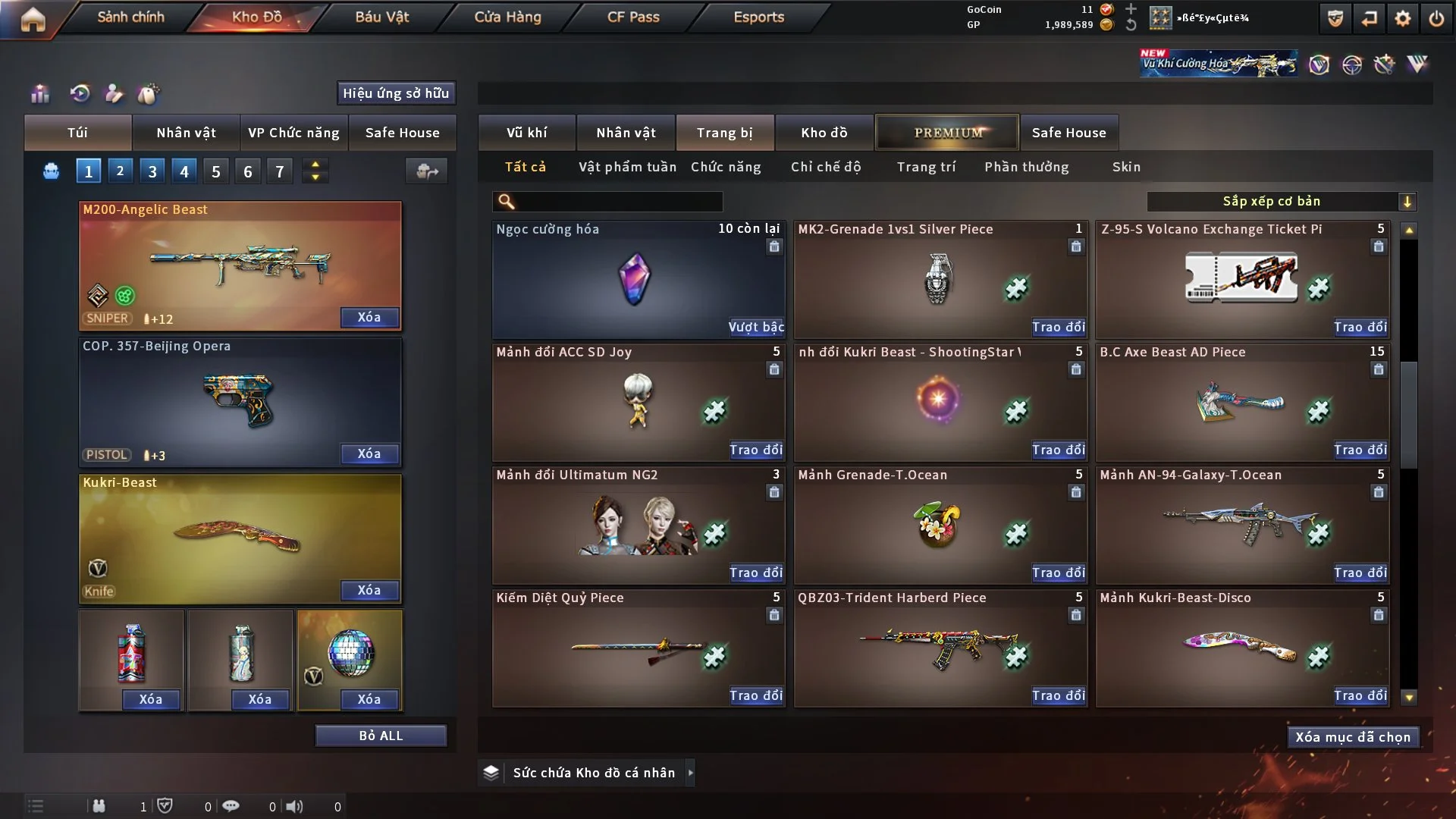Screen dimensions: 1456x819
Task: Open the Hiệu ứng sở hữu panel
Action: coord(396,93)
